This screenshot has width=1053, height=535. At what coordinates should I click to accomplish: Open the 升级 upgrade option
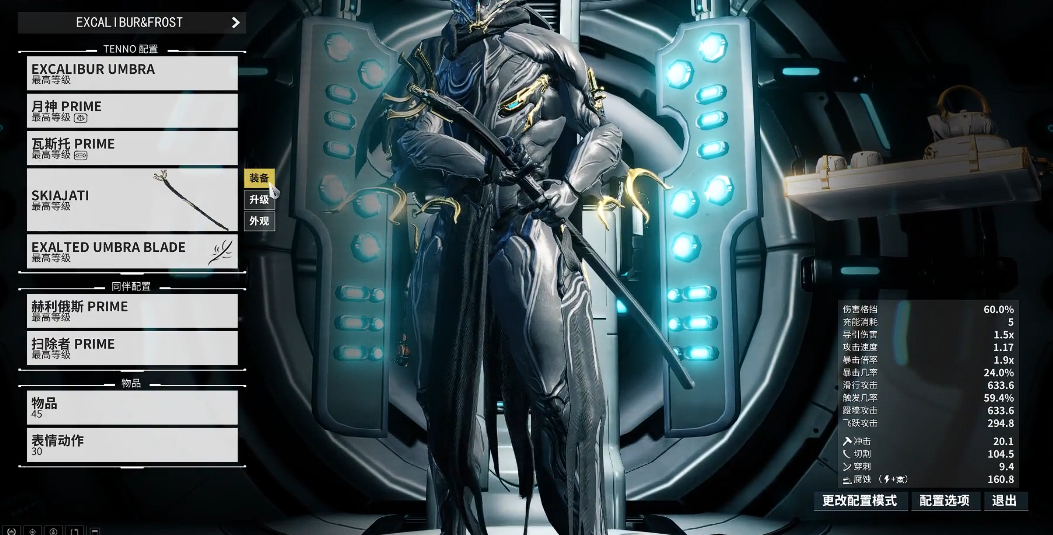(259, 200)
